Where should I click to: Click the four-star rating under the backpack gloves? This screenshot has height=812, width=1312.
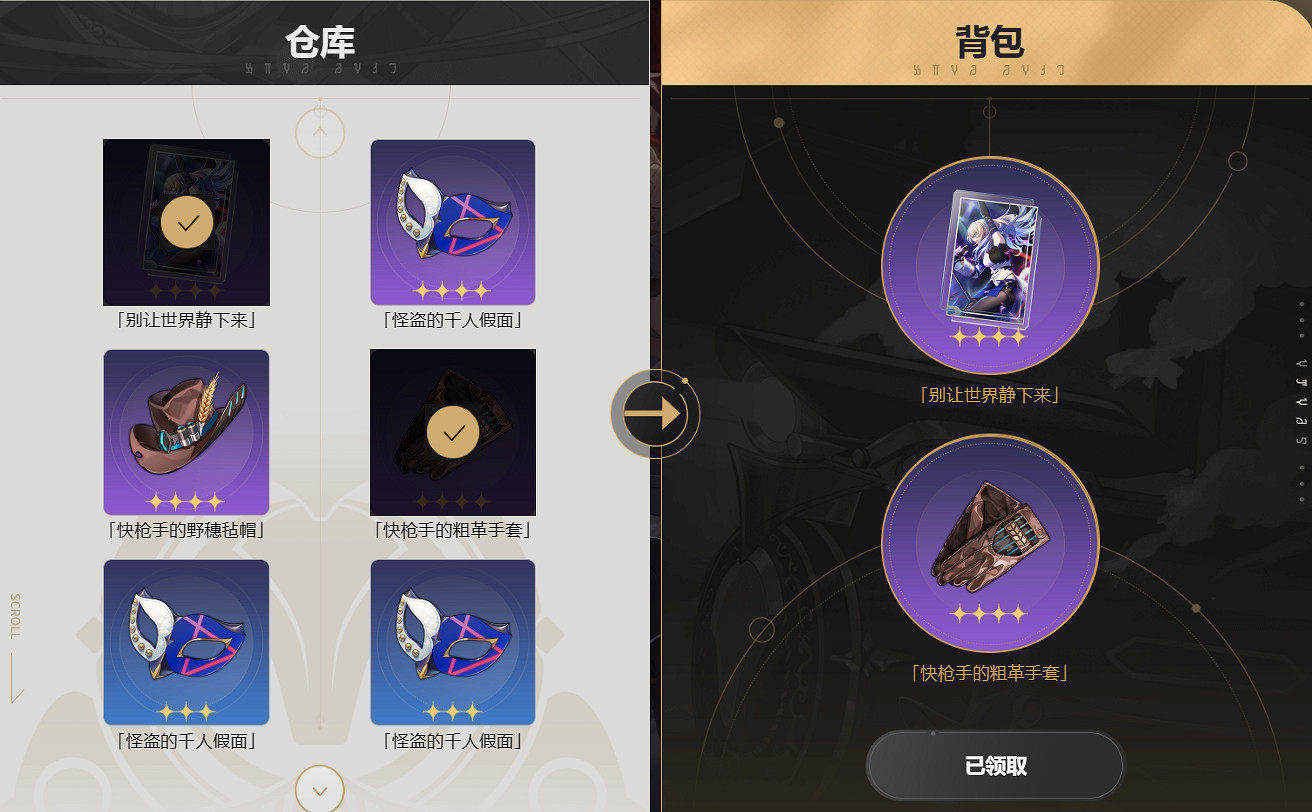click(x=989, y=615)
